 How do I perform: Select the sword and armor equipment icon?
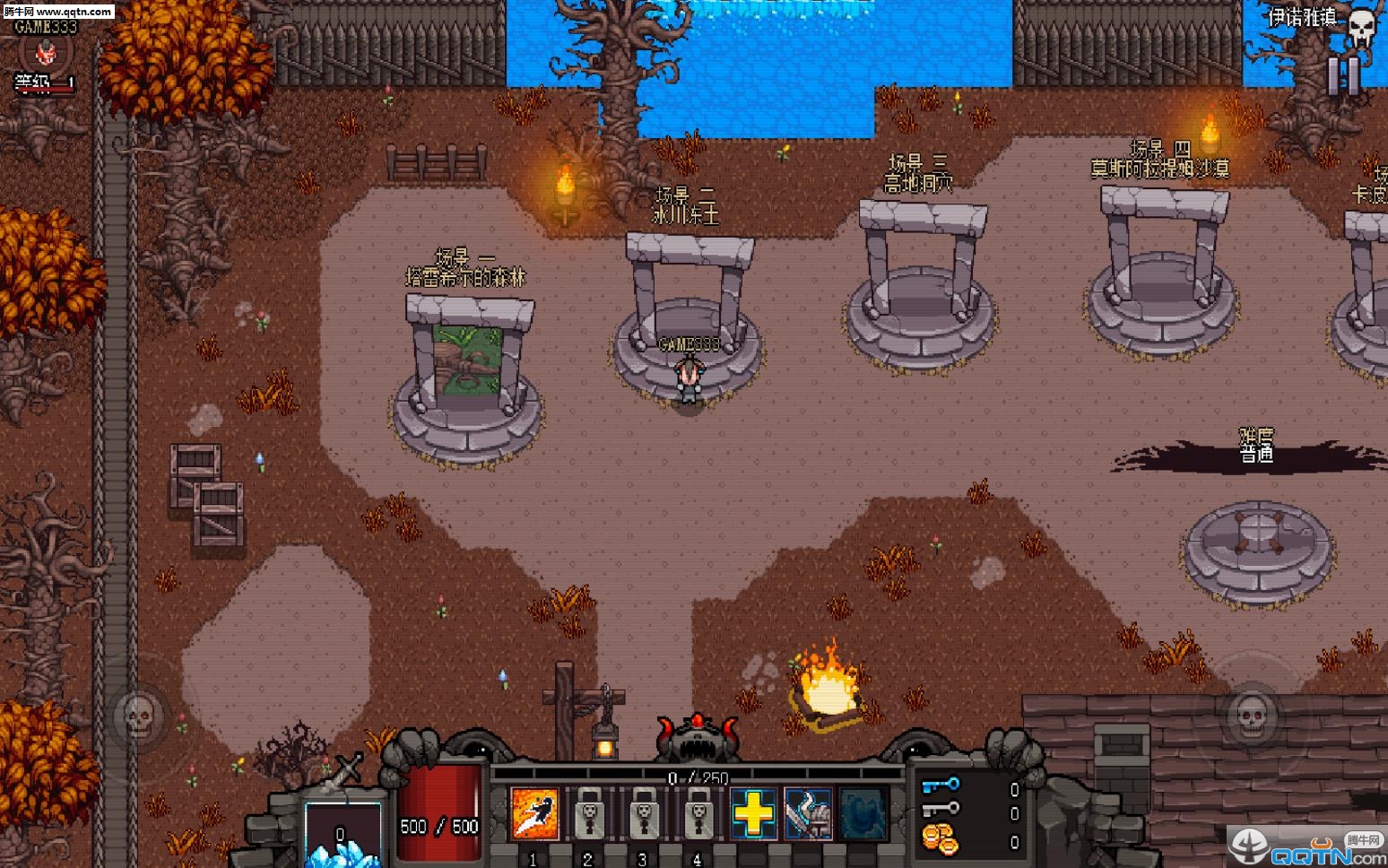(808, 814)
